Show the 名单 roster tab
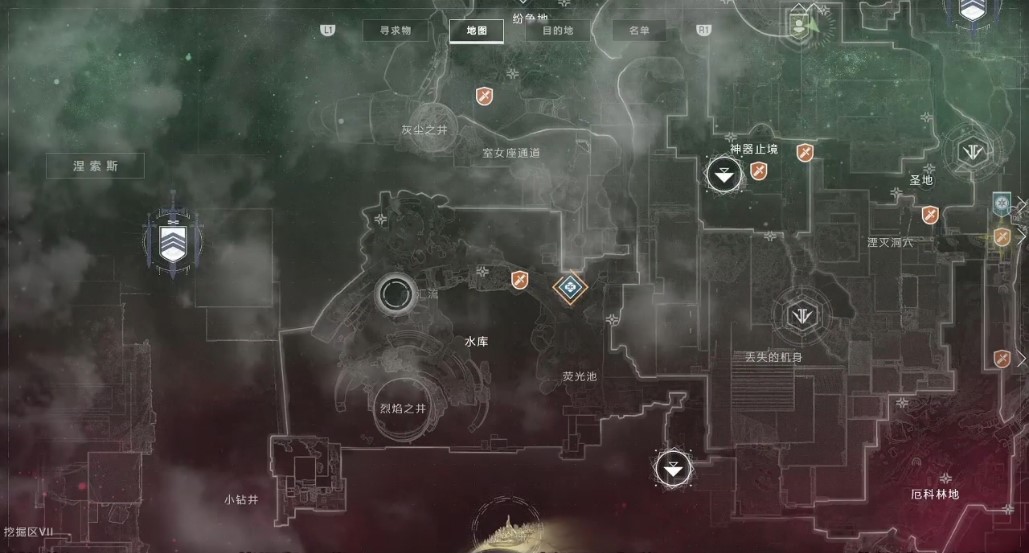Viewport: 1029px width, 553px height. pos(638,31)
